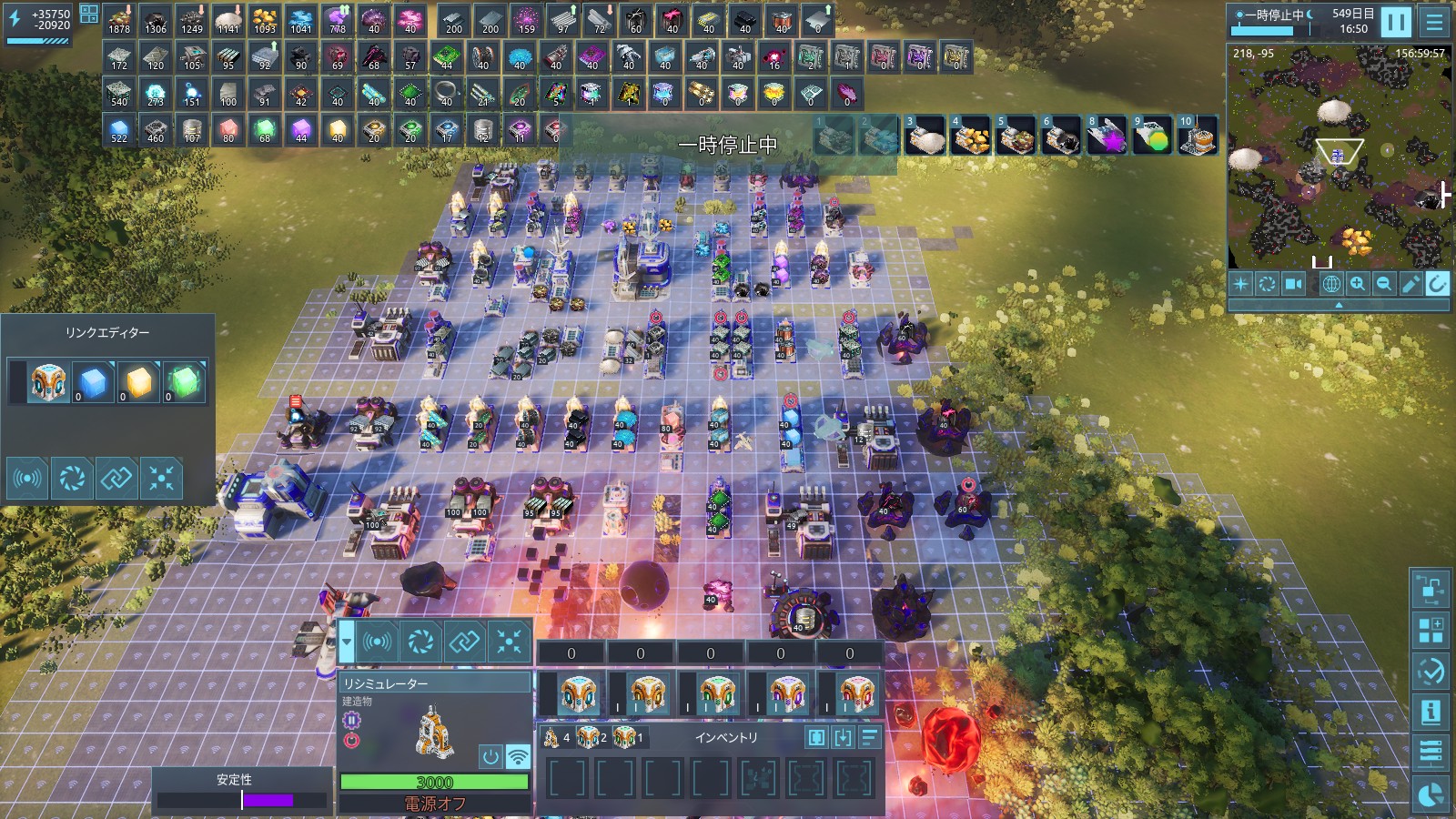Activate the minimap pencil drawing tool
1456x819 pixels.
[x=1410, y=284]
